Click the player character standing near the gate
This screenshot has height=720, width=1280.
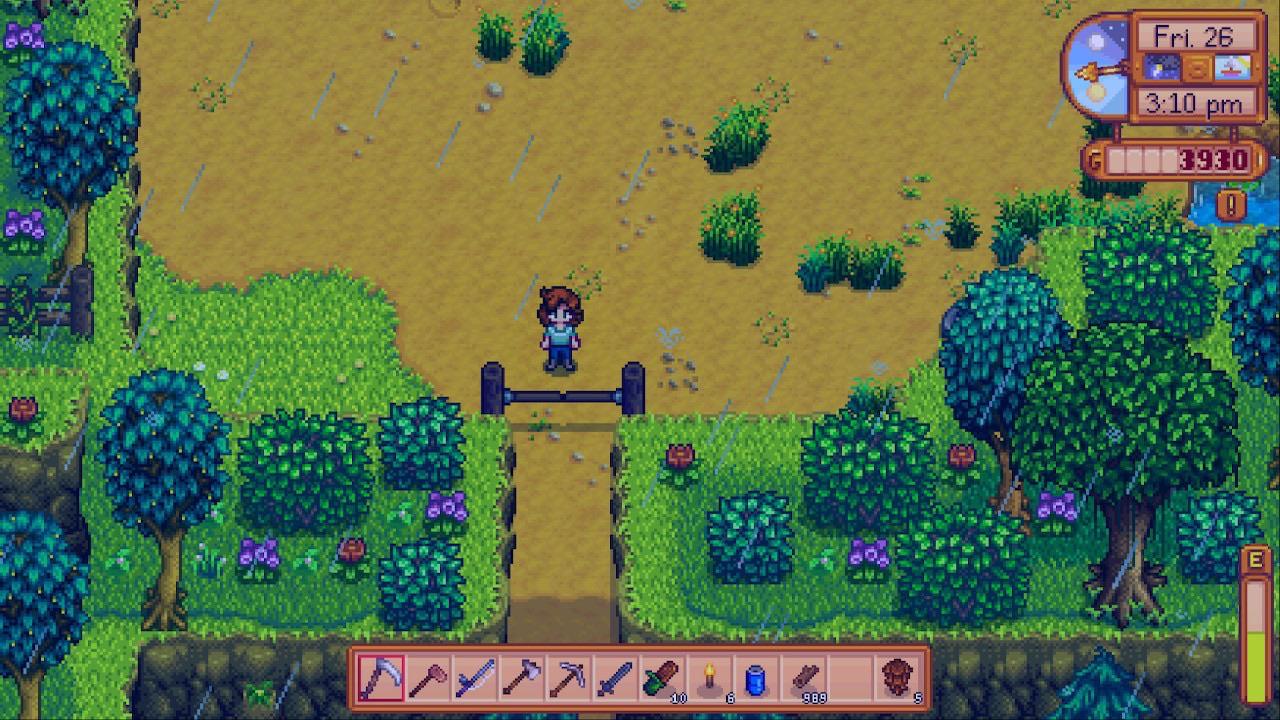point(560,330)
